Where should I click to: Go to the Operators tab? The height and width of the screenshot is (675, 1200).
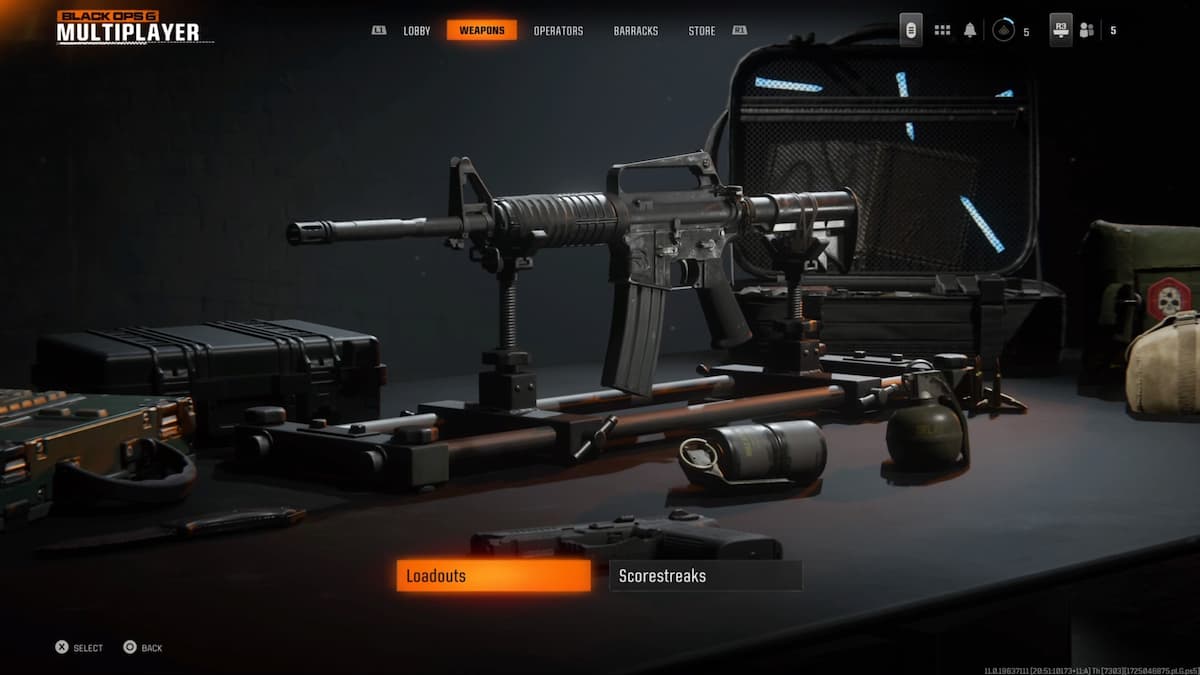click(x=558, y=31)
